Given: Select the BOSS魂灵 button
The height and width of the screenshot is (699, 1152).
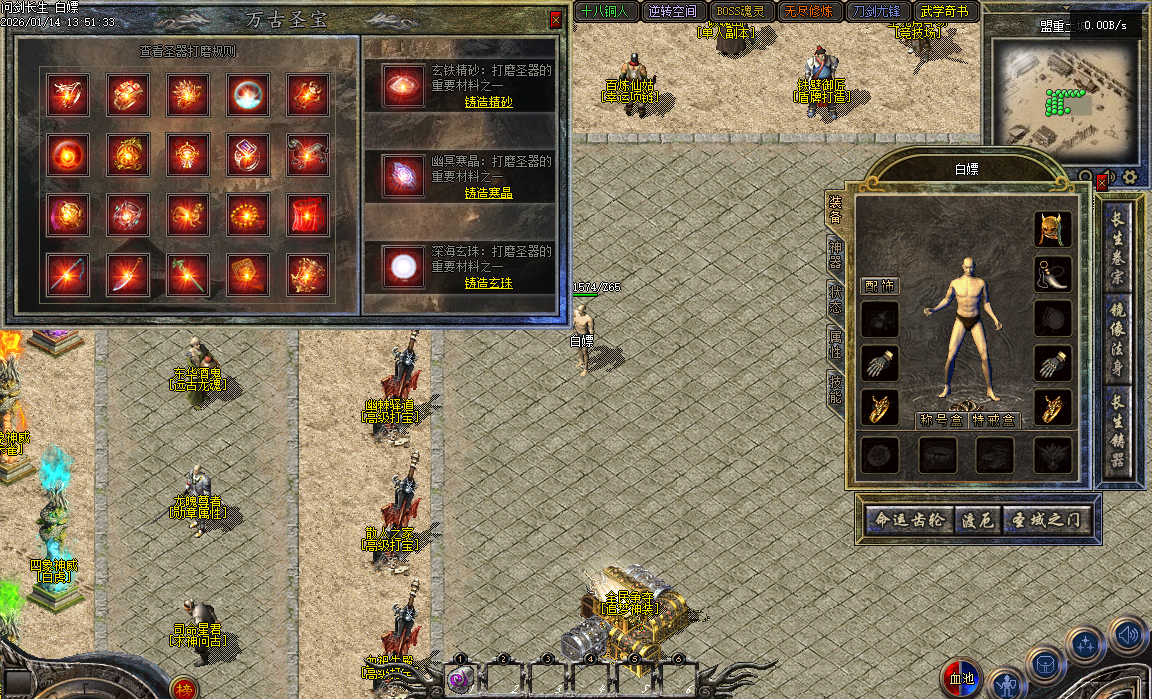Looking at the screenshot, I should click(x=740, y=12).
